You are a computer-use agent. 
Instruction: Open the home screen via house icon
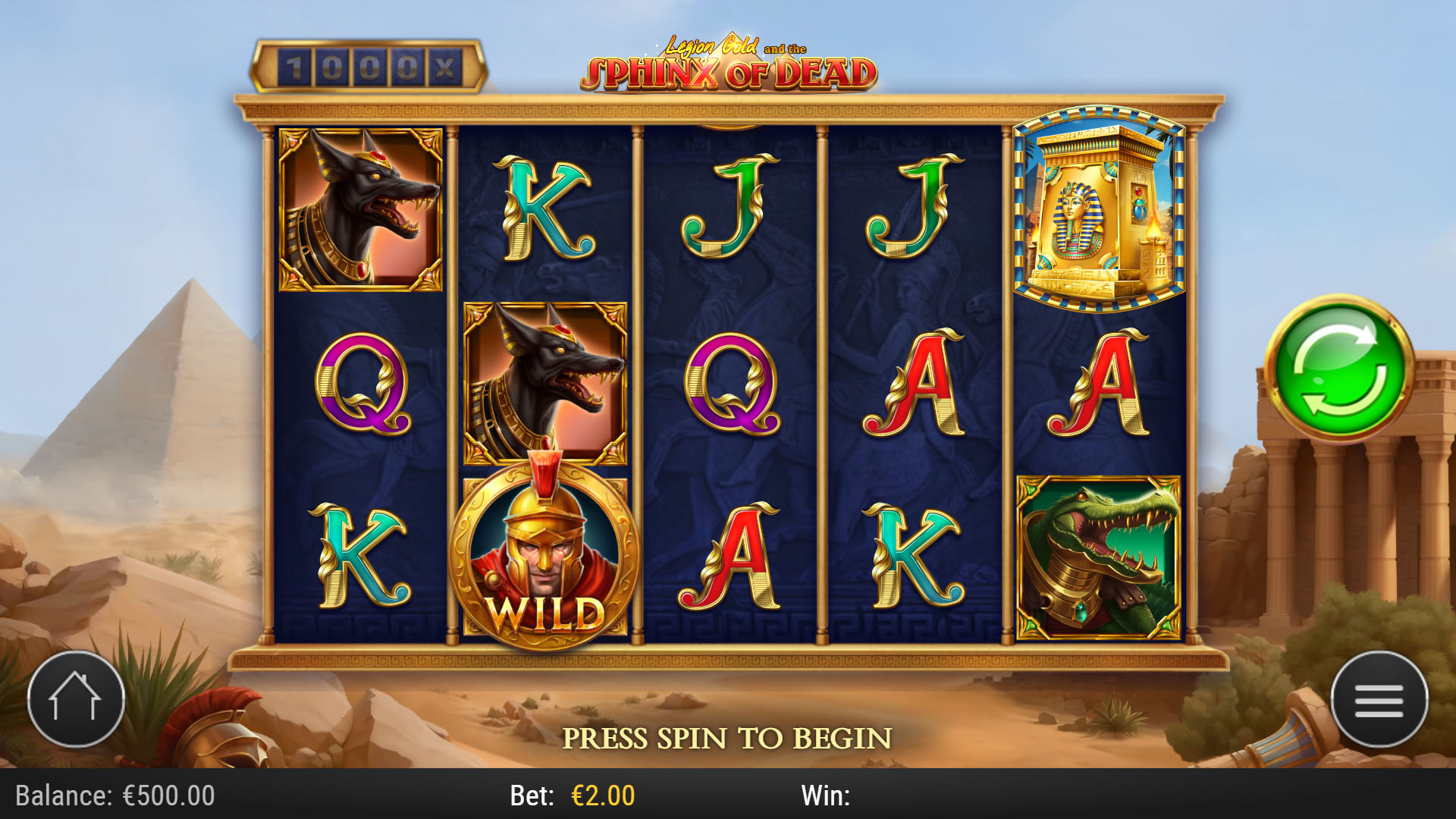click(x=76, y=699)
